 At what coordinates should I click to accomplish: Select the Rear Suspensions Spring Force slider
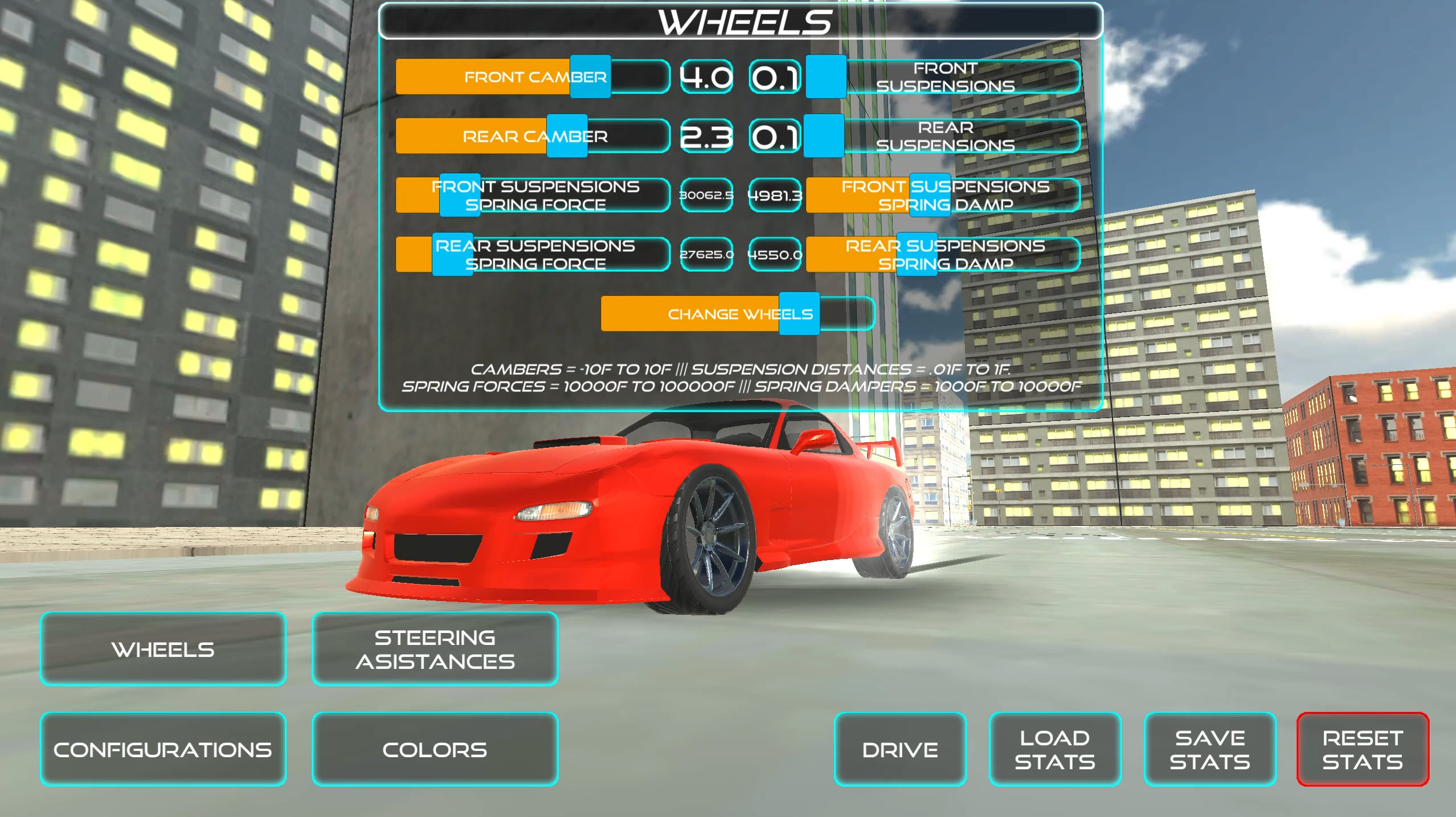coord(453,255)
